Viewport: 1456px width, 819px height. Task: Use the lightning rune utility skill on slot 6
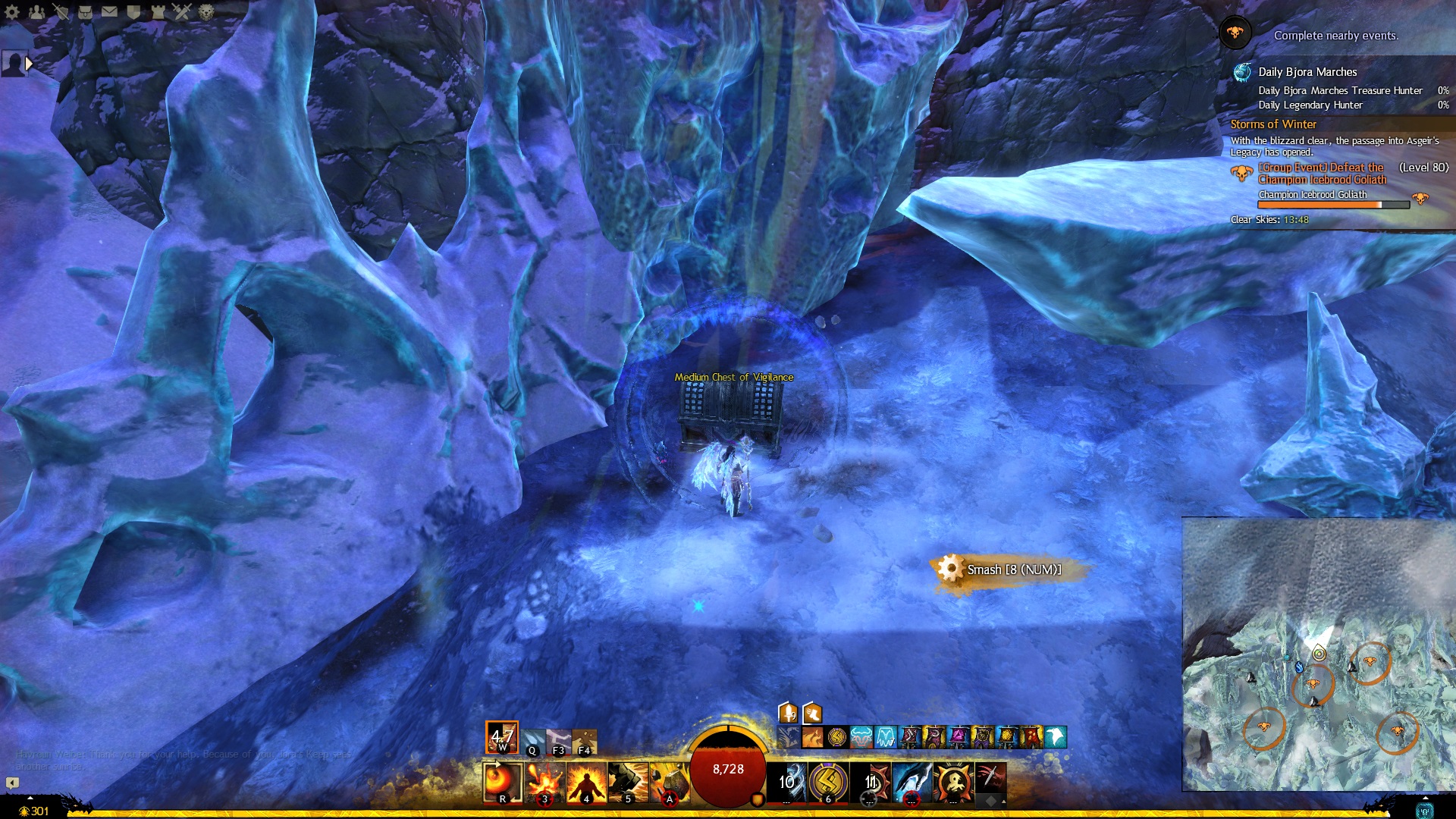(828, 783)
